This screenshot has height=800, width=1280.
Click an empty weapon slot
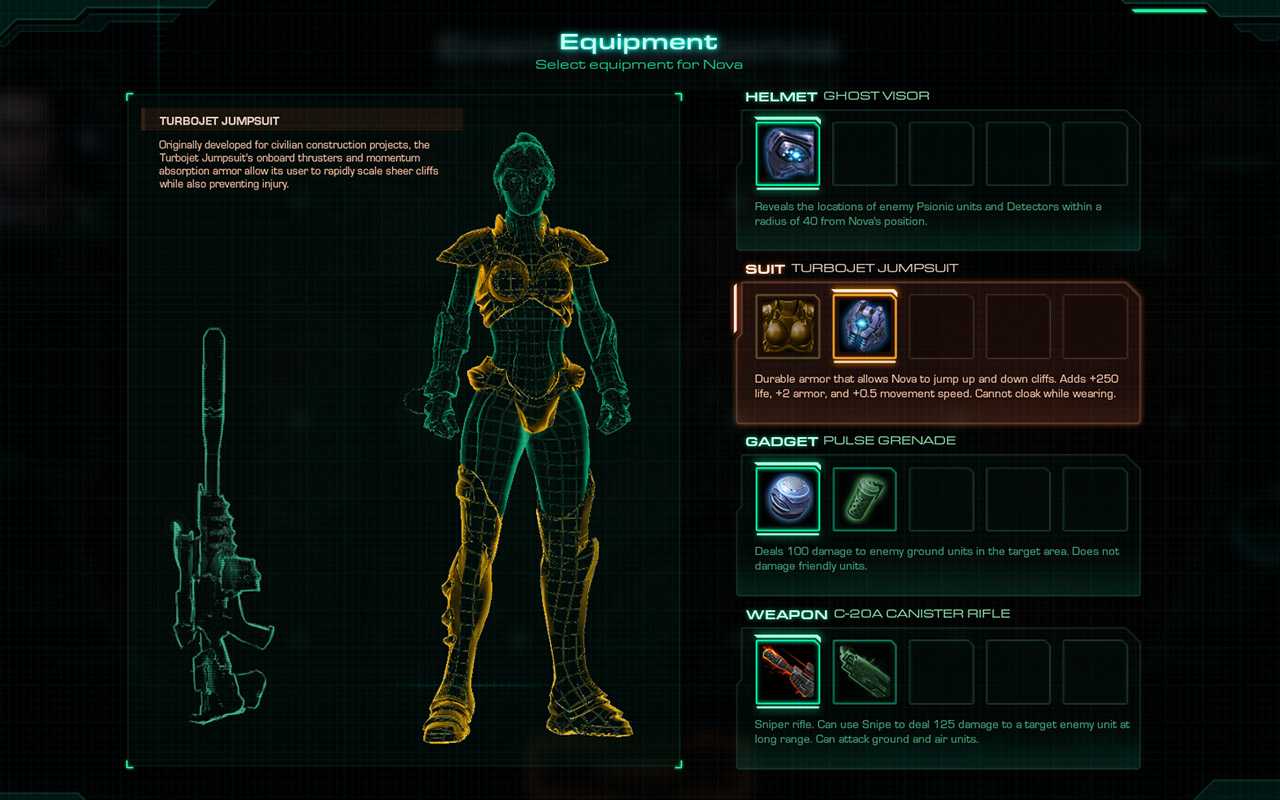[941, 670]
